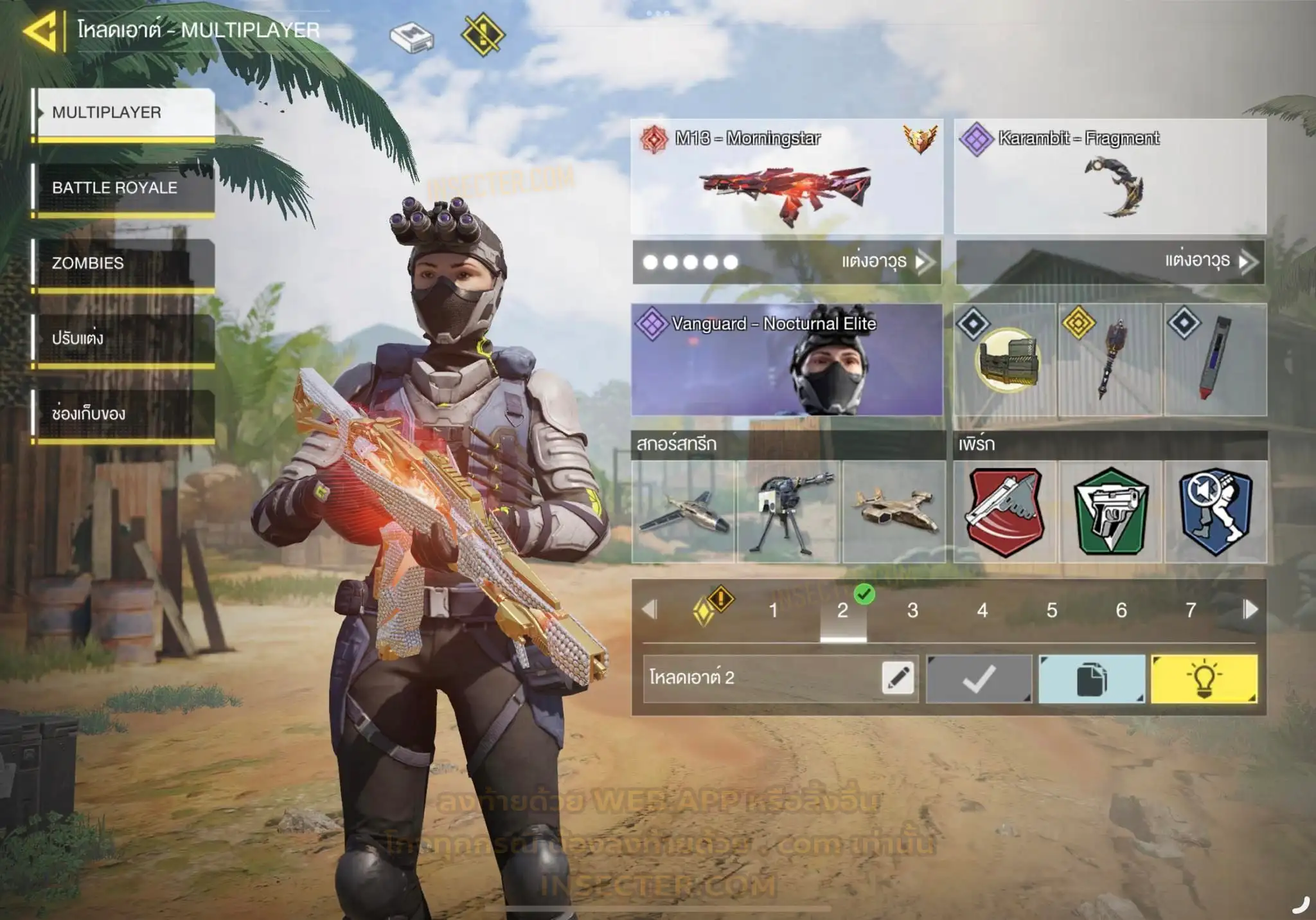Go back using the yellow arrow
This screenshot has width=1316, height=920.
click(40, 31)
